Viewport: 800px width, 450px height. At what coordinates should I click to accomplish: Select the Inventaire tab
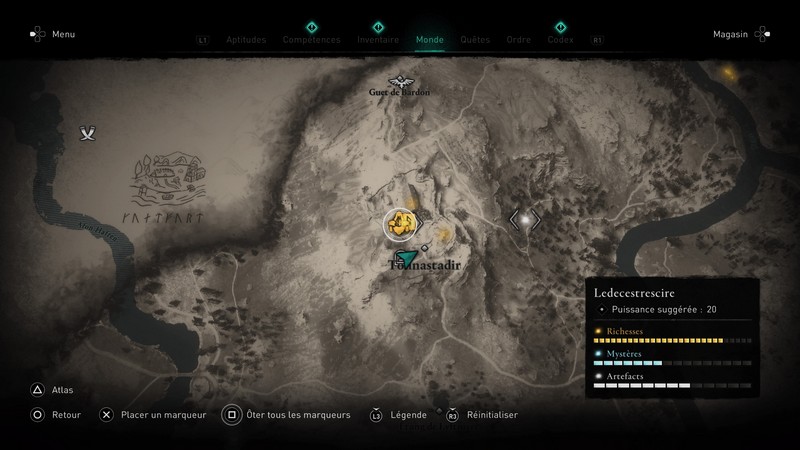tap(377, 40)
